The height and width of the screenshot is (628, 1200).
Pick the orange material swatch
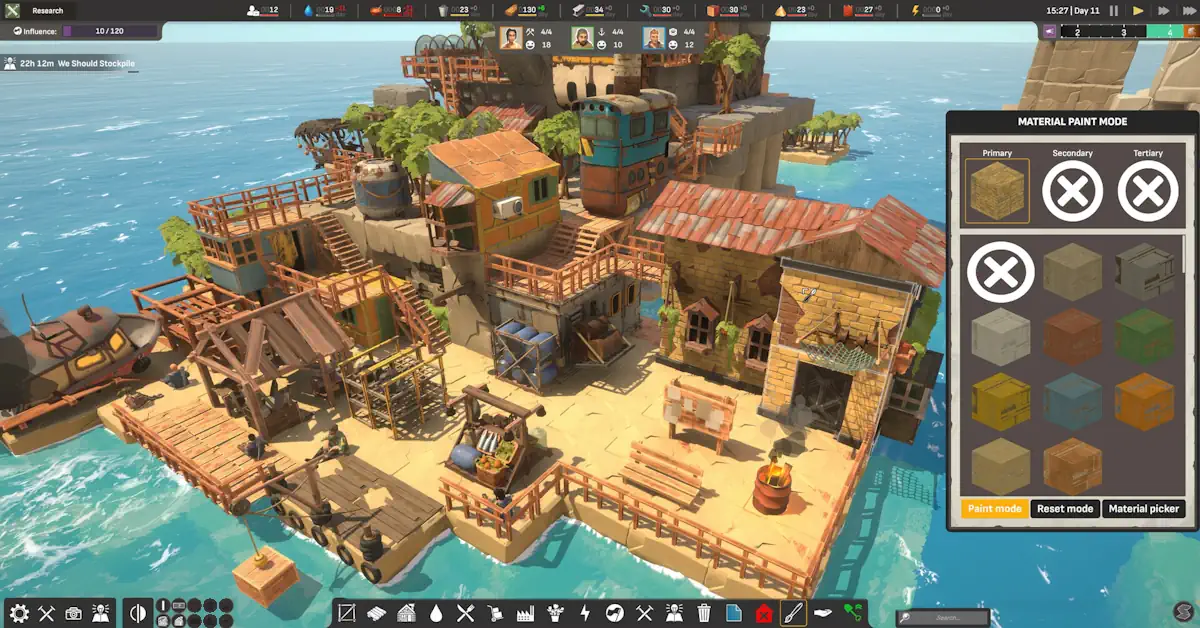[1145, 401]
